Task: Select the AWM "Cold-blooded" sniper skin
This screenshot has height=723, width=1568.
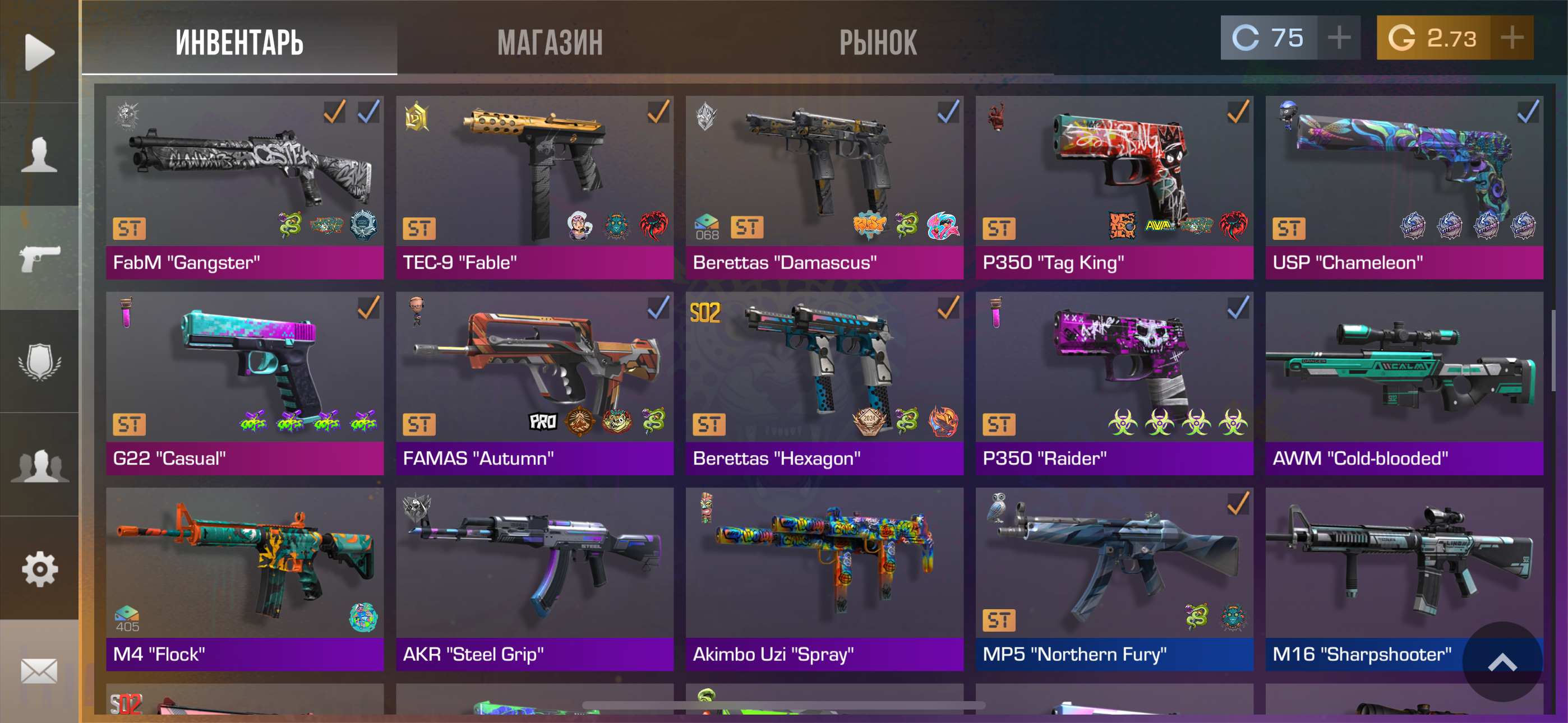Action: pos(1404,383)
